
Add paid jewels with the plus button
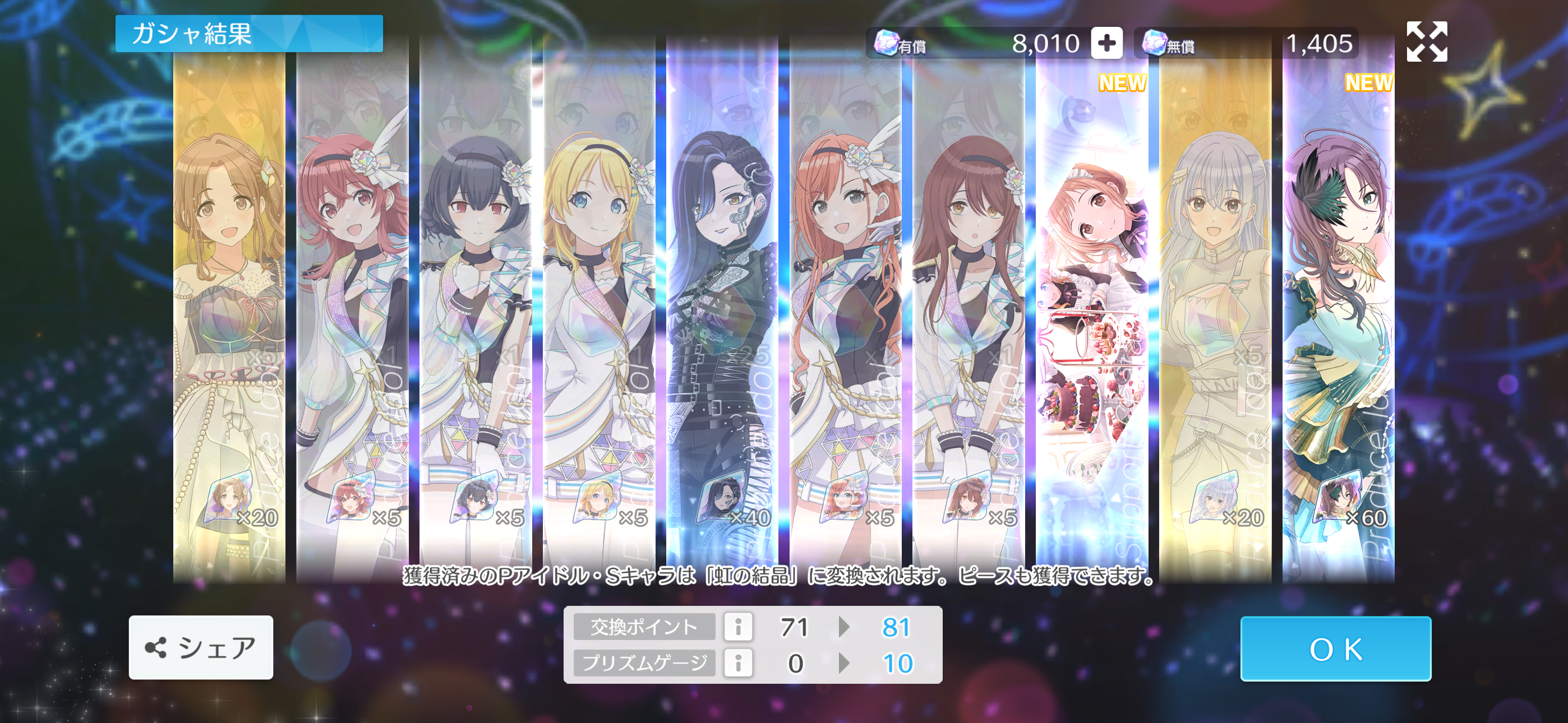click(1106, 43)
